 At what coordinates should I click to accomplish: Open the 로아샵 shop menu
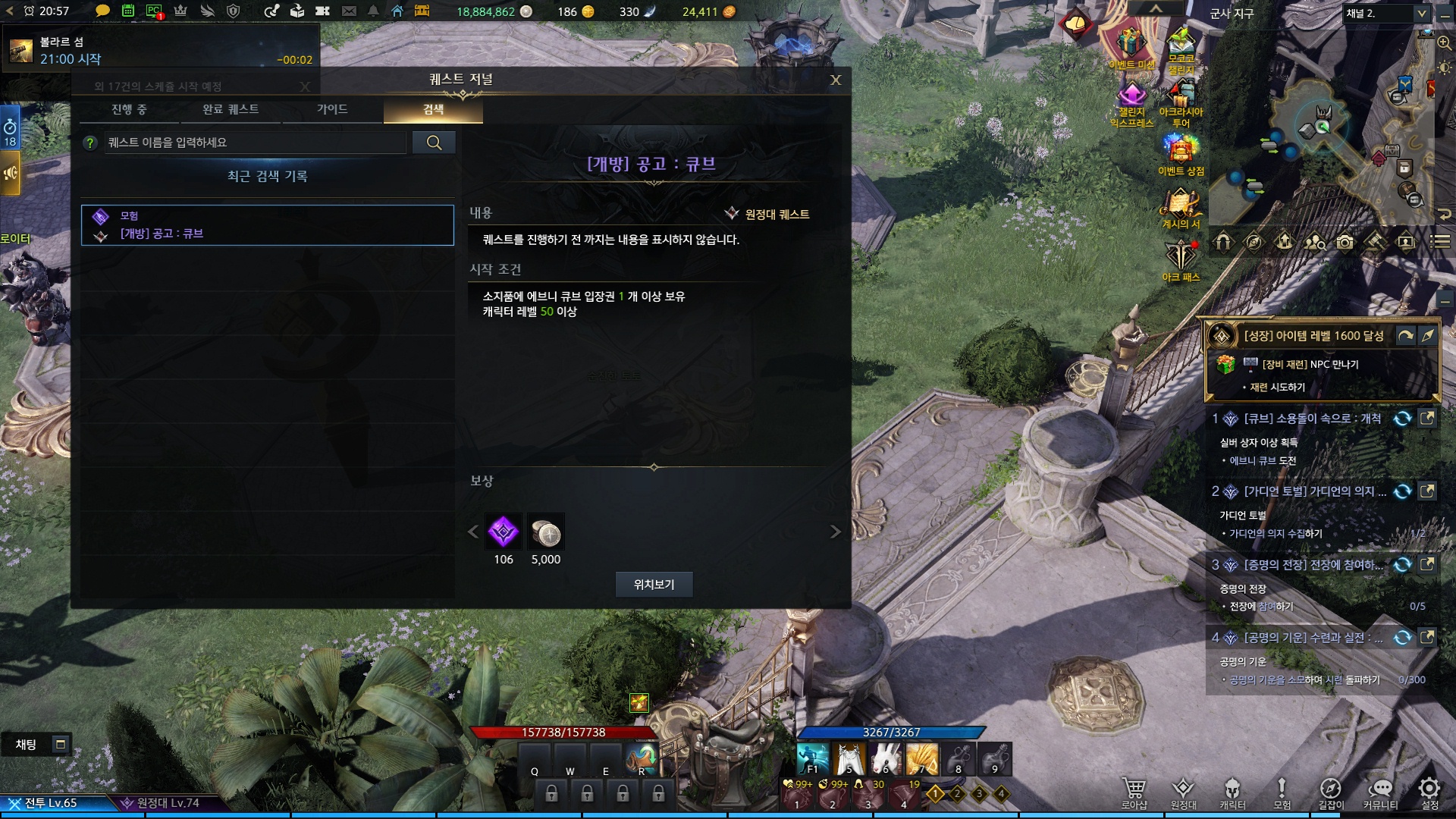(x=1134, y=793)
